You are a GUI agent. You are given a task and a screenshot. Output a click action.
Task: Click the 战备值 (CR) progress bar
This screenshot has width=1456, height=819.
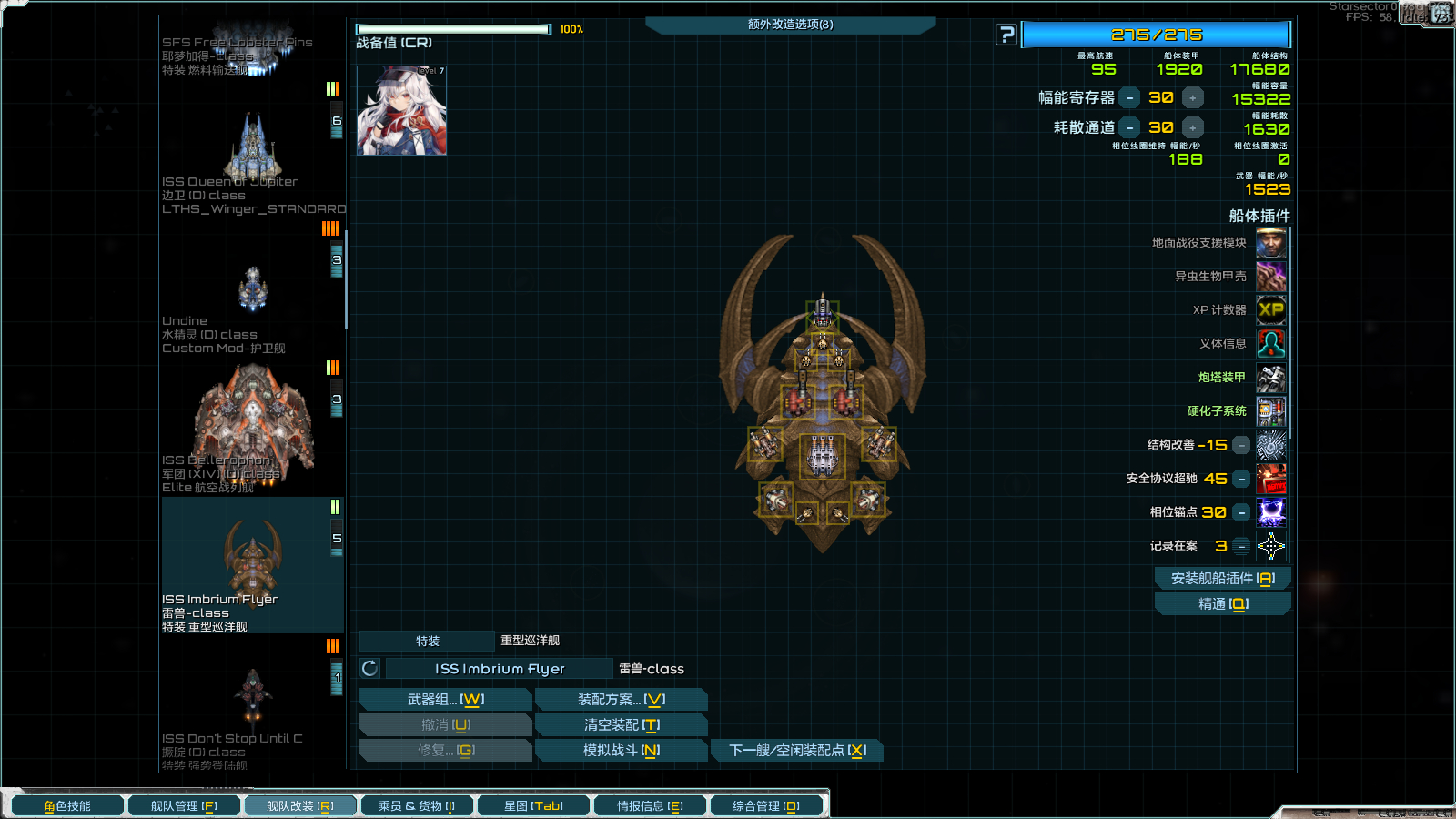[452, 28]
